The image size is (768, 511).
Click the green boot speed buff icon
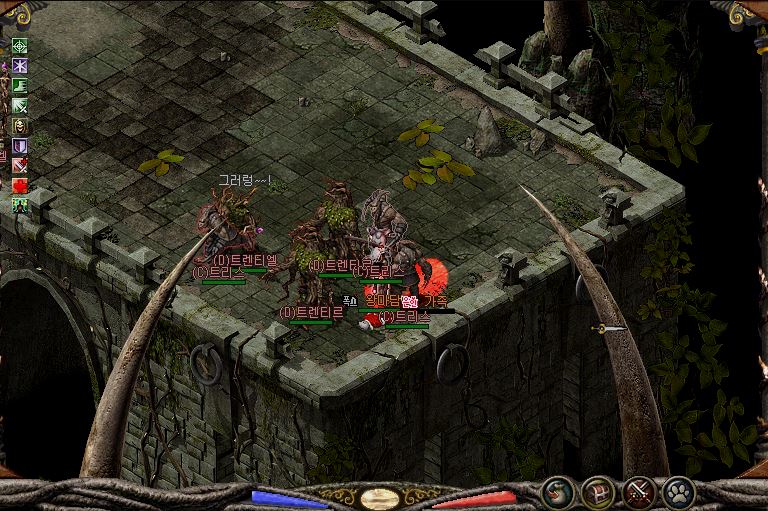(x=19, y=86)
